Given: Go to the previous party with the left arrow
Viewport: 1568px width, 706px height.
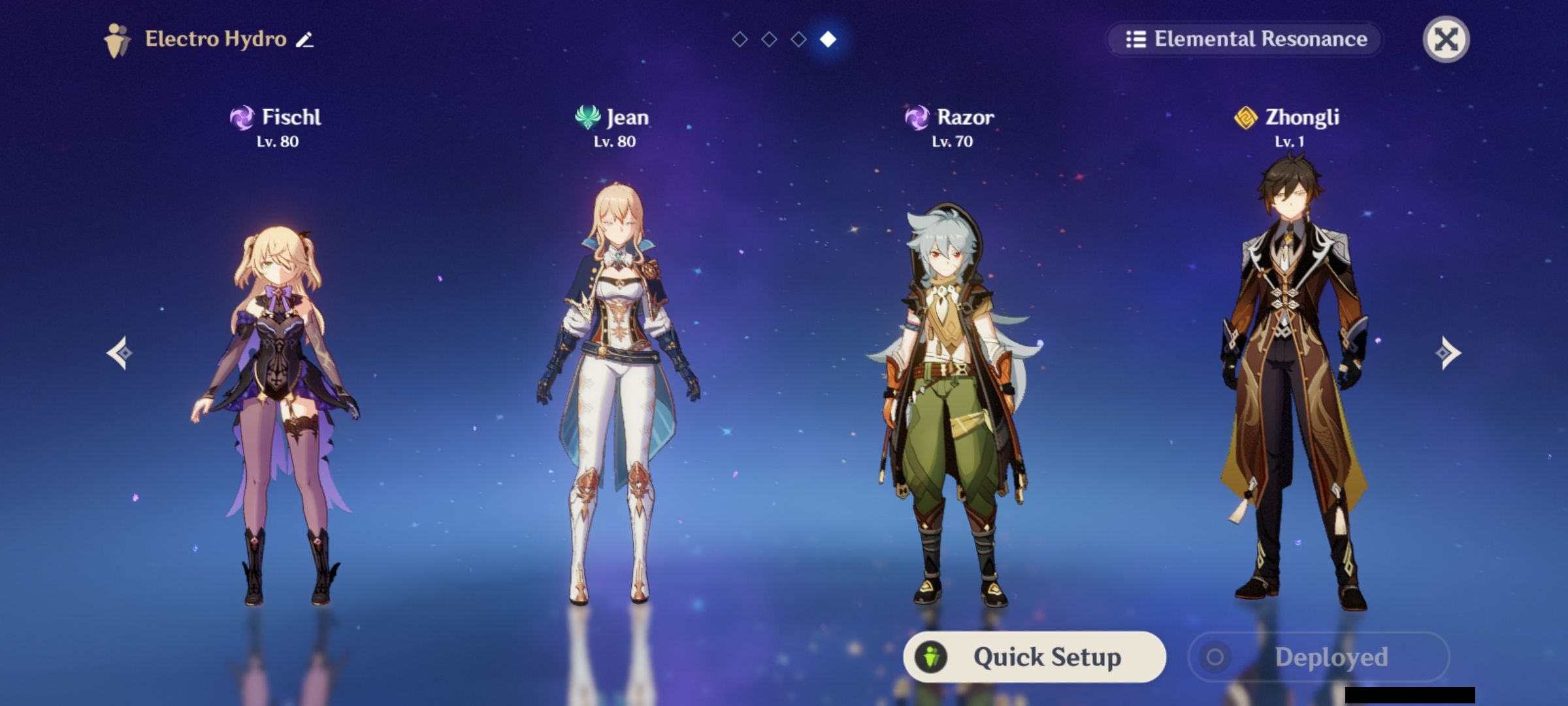Looking at the screenshot, I should [x=120, y=353].
